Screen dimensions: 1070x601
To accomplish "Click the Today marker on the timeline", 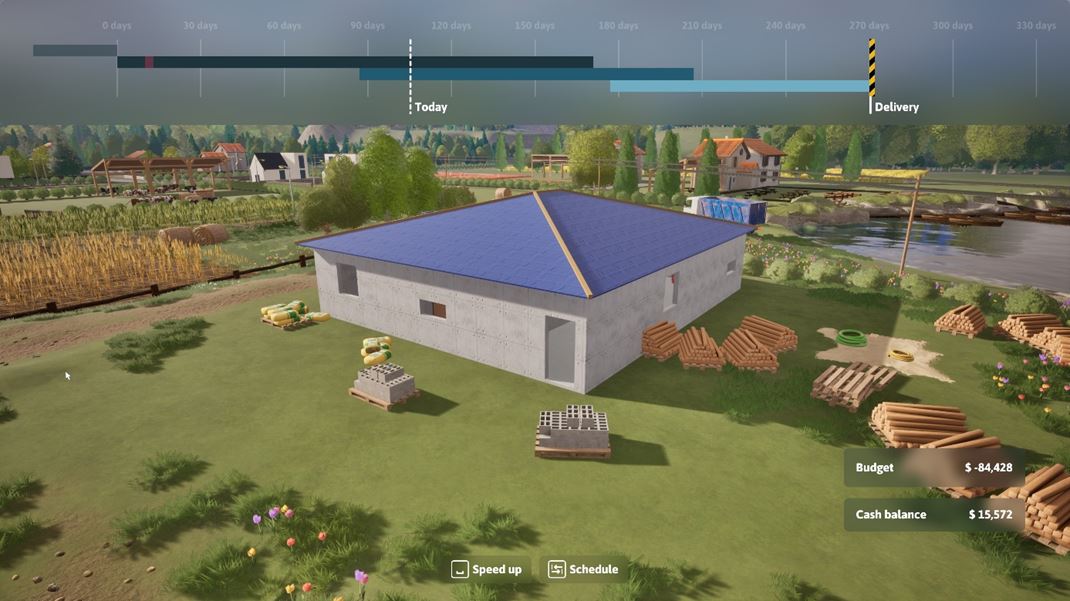I will pos(410,75).
